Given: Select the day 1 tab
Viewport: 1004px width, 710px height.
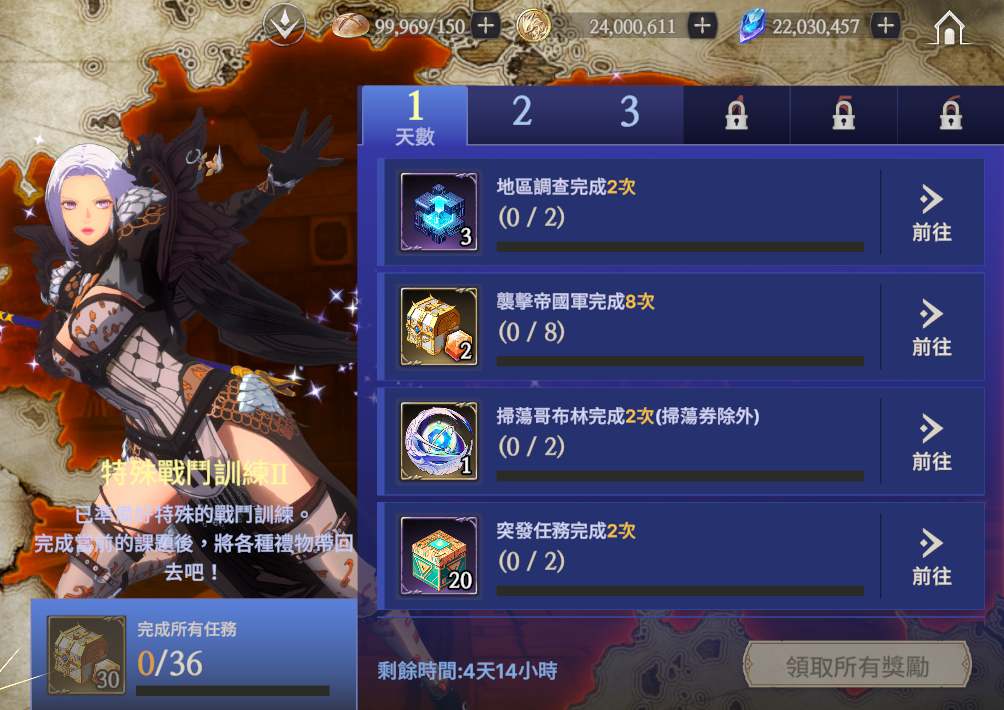Looking at the screenshot, I should (415, 116).
